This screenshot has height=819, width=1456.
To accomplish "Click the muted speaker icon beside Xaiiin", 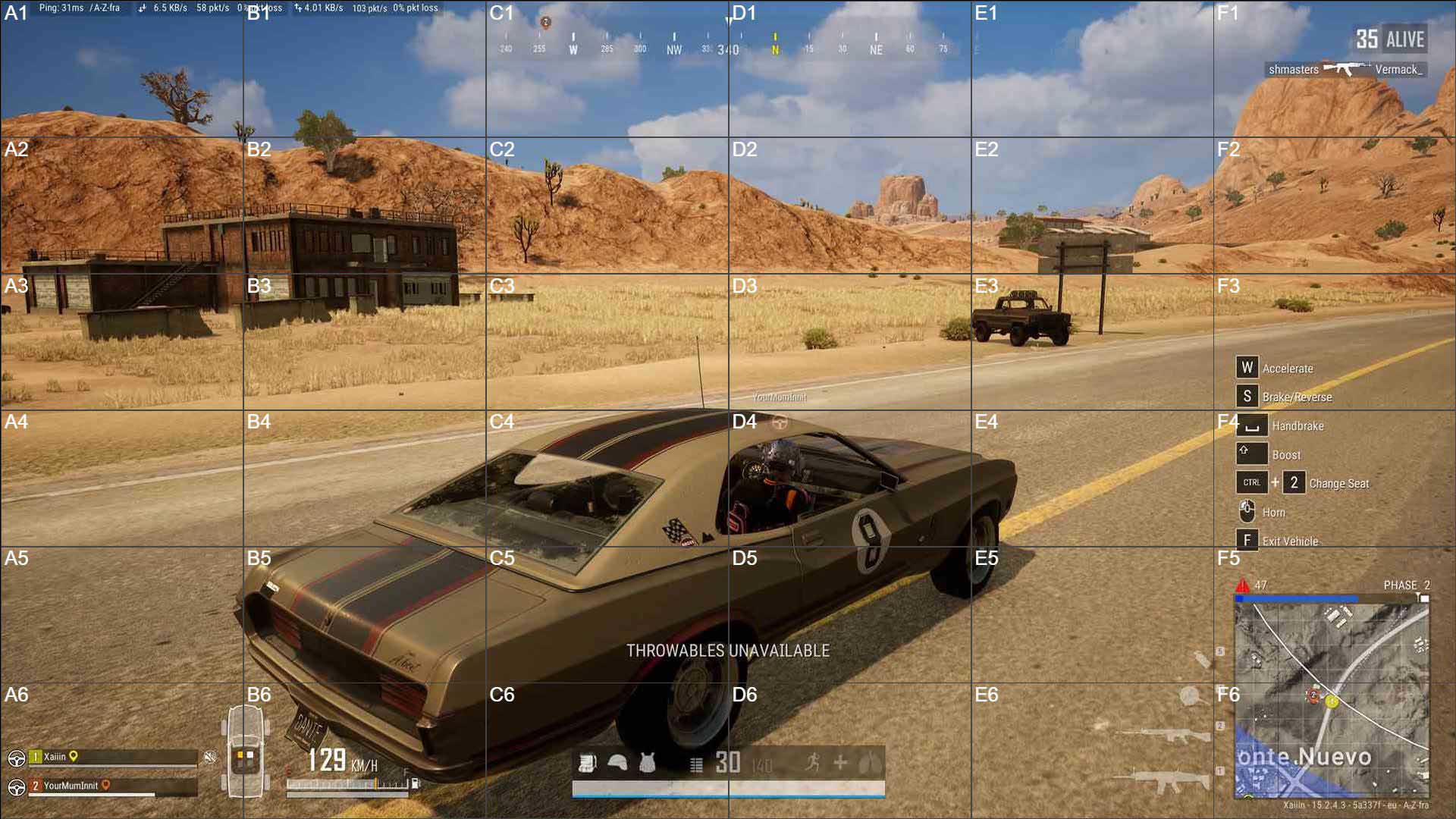I will pyautogui.click(x=210, y=757).
